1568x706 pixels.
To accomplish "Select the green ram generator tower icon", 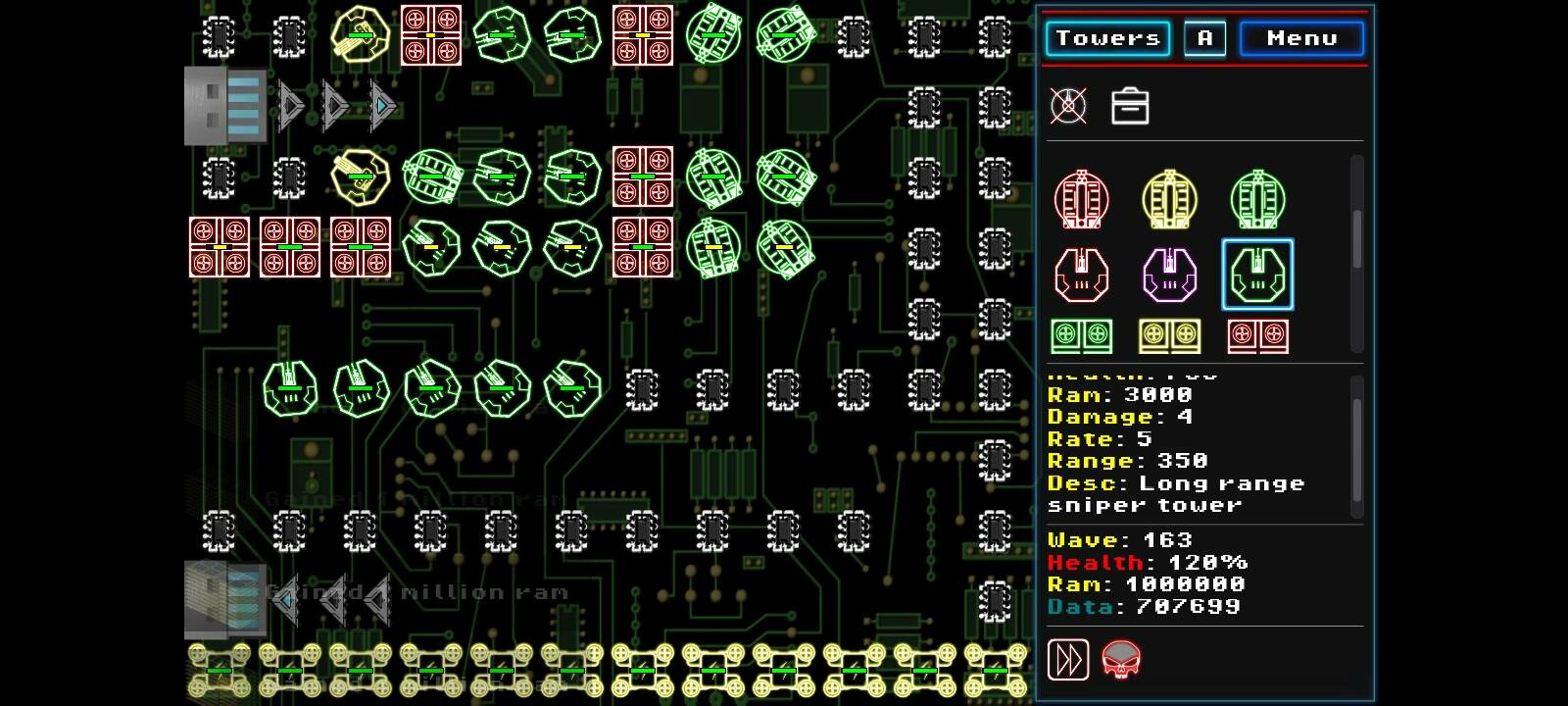I will pyautogui.click(x=1082, y=336).
